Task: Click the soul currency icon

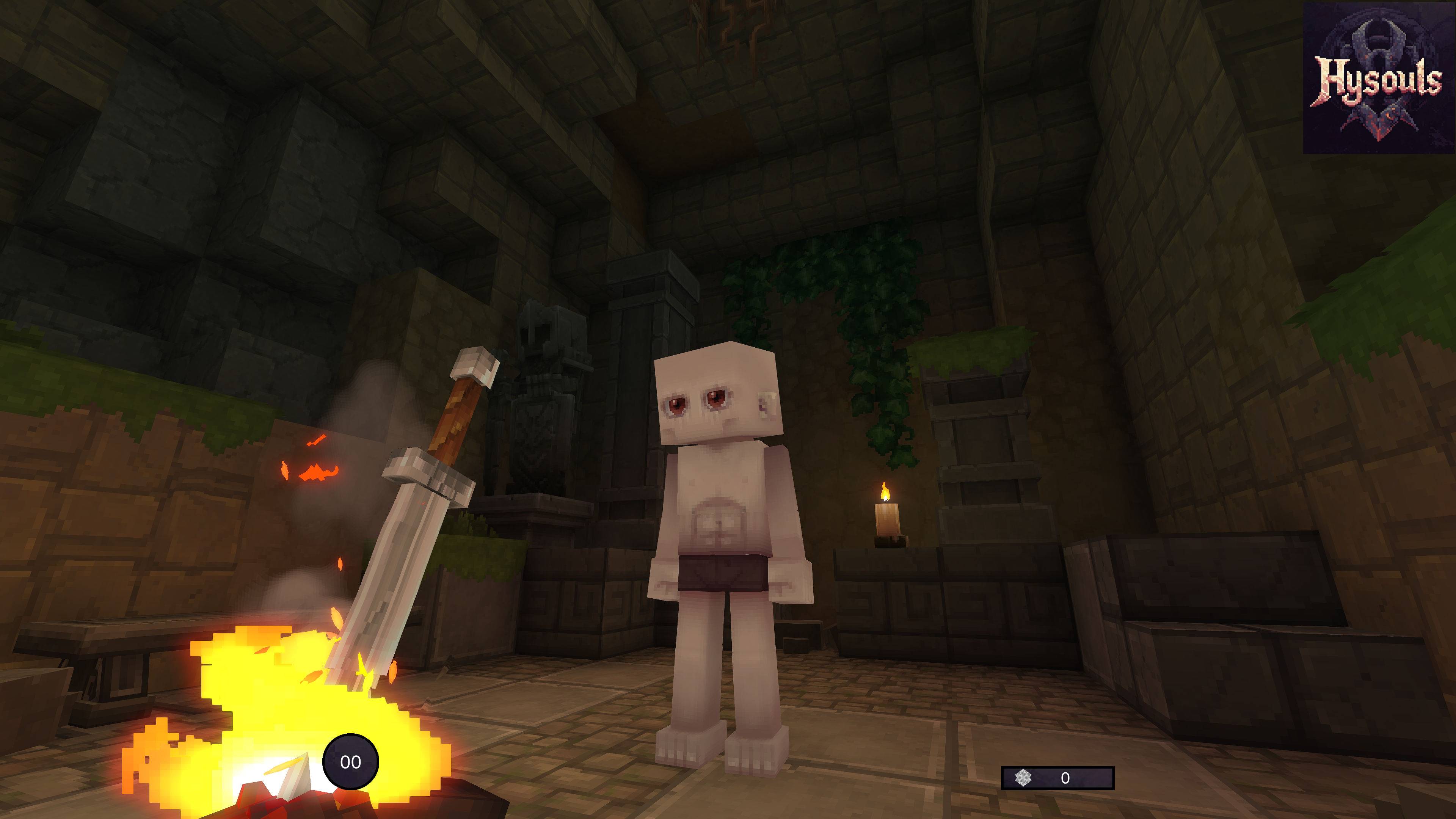Action: (1023, 778)
